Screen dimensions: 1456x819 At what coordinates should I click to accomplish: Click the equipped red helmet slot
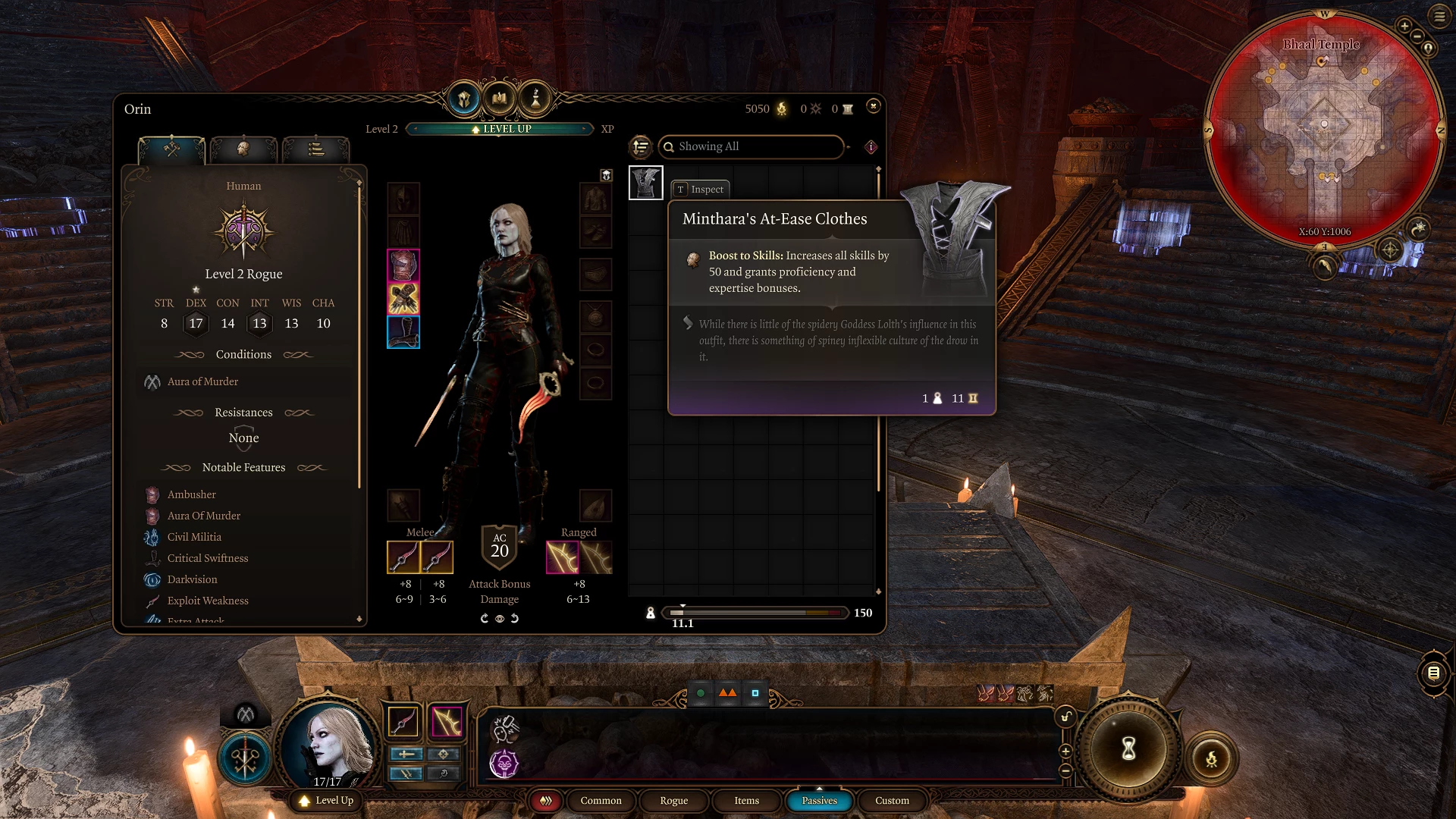(403, 265)
